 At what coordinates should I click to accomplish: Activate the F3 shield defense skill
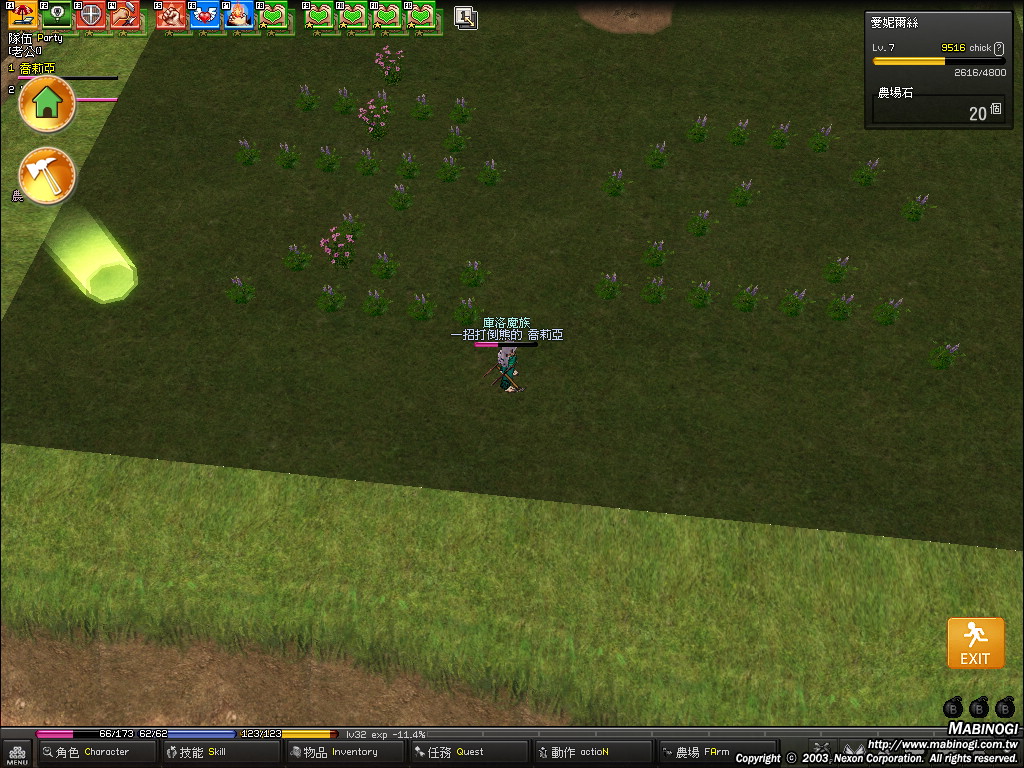click(90, 15)
